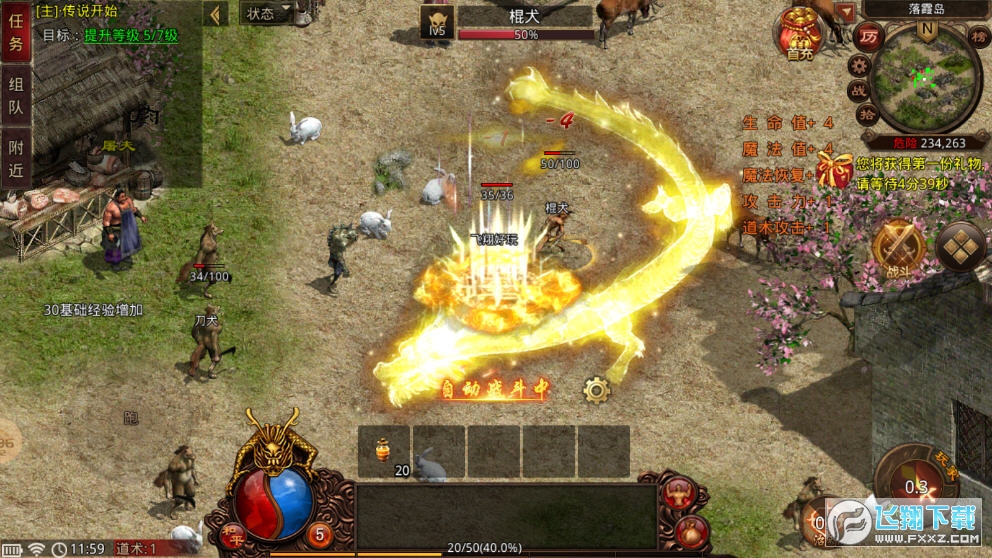Image resolution: width=992 pixels, height=558 pixels.
Task: Open the 榜 ranking button
Action: tap(977, 36)
